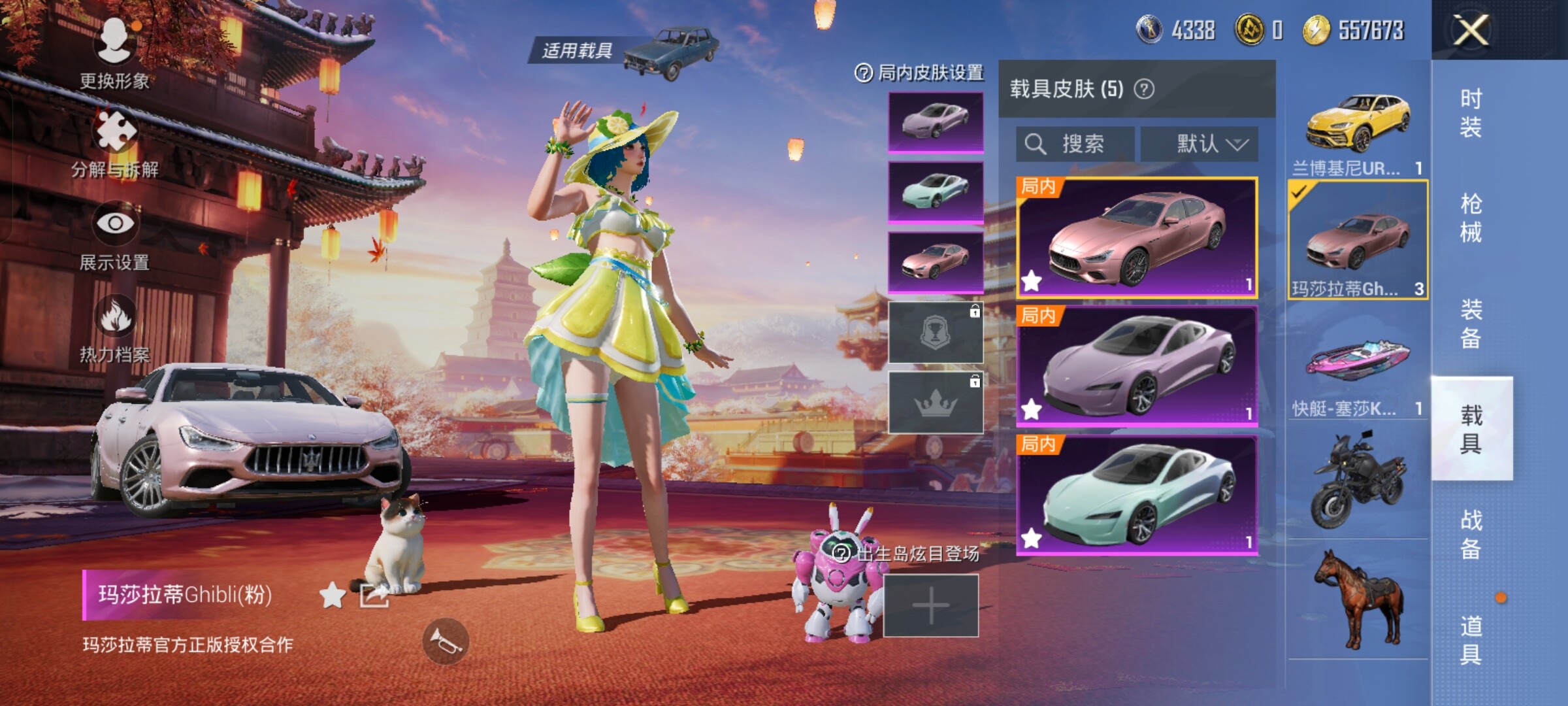Screen dimensions: 1568x706
Task: Close the vehicle skin screen
Action: pos(1470,30)
